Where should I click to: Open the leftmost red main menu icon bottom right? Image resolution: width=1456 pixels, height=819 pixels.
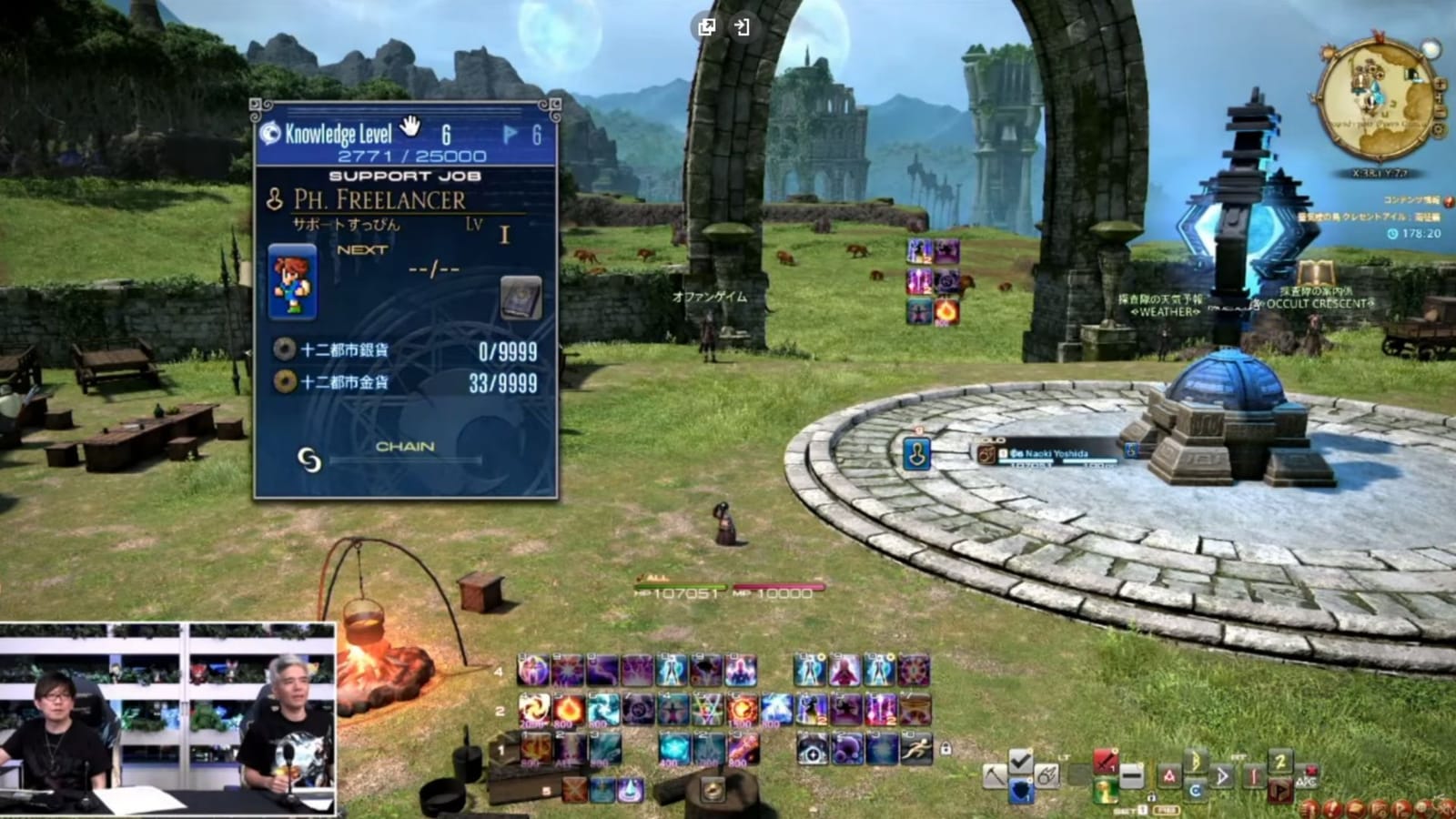pos(1309,809)
